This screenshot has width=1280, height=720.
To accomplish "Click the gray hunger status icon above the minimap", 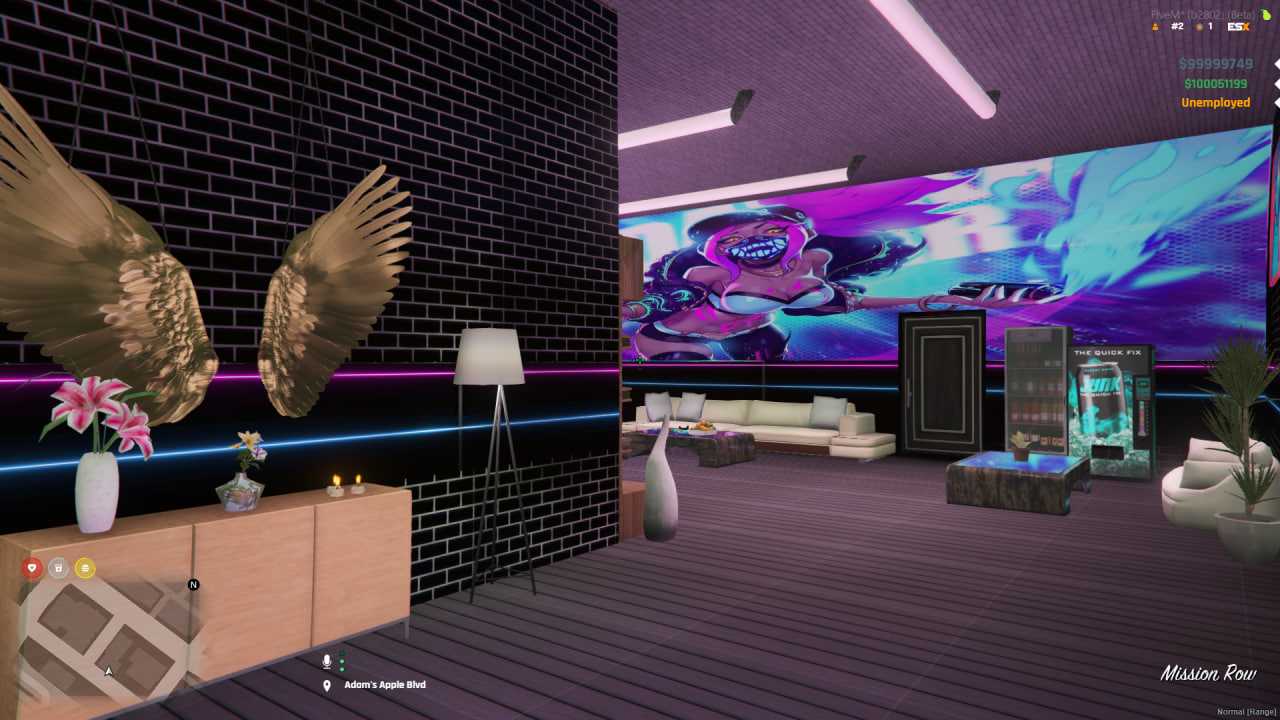I will (58, 568).
